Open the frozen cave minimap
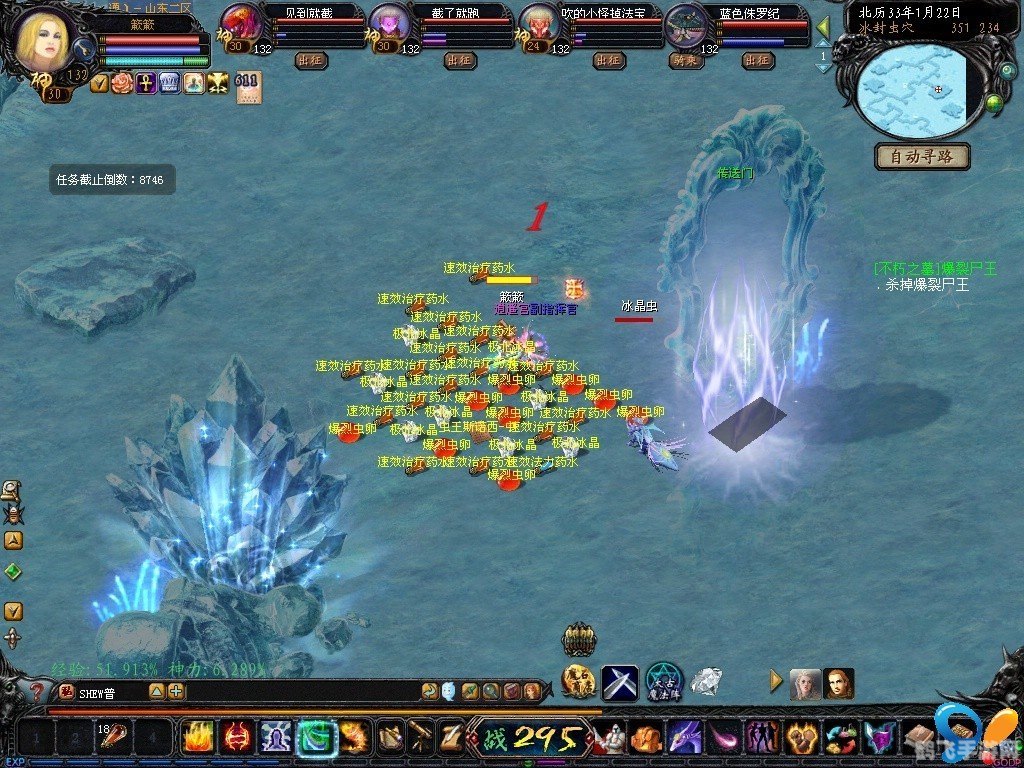The image size is (1024, 768). pyautogui.click(x=917, y=91)
